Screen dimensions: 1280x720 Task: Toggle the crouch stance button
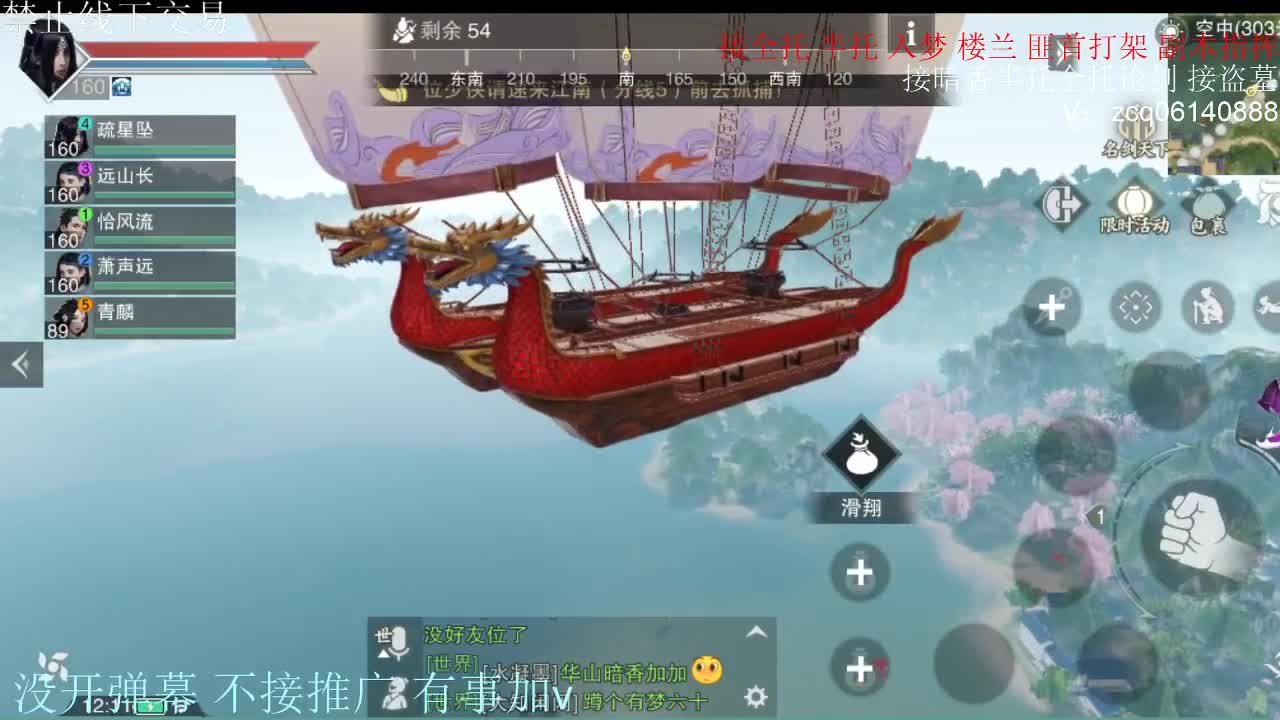click(x=1206, y=308)
